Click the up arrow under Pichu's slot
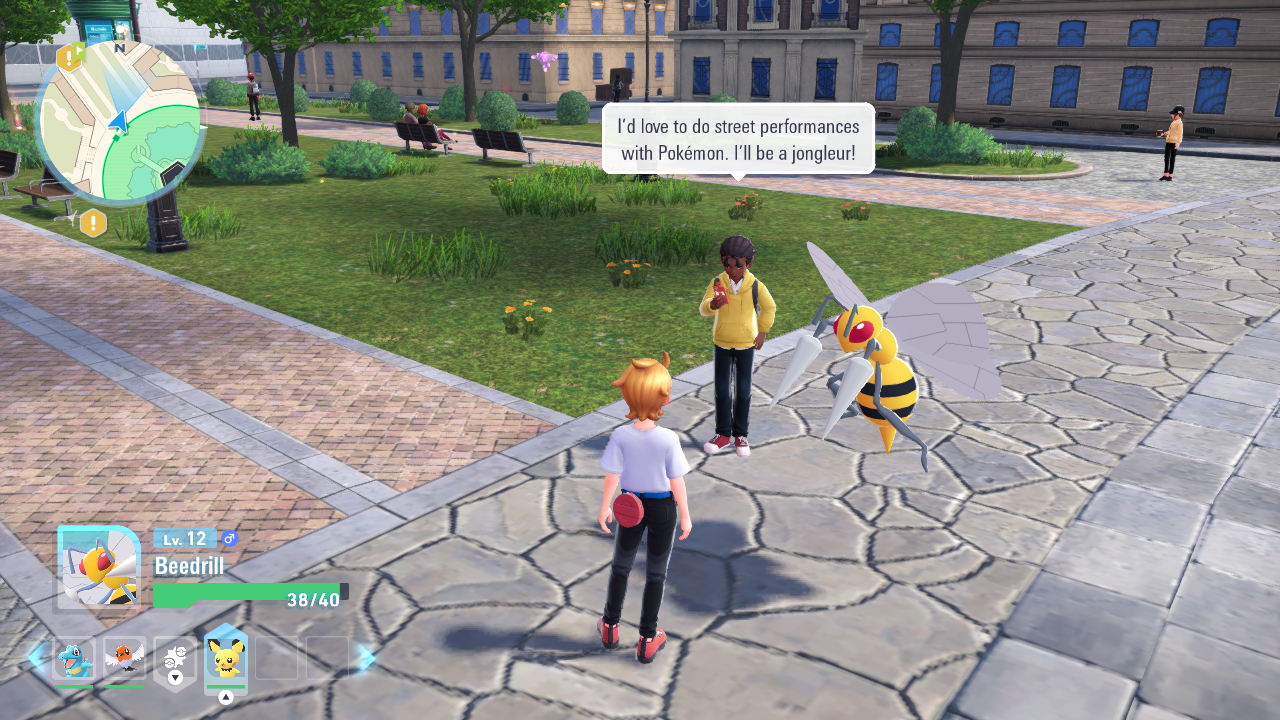 [x=226, y=697]
